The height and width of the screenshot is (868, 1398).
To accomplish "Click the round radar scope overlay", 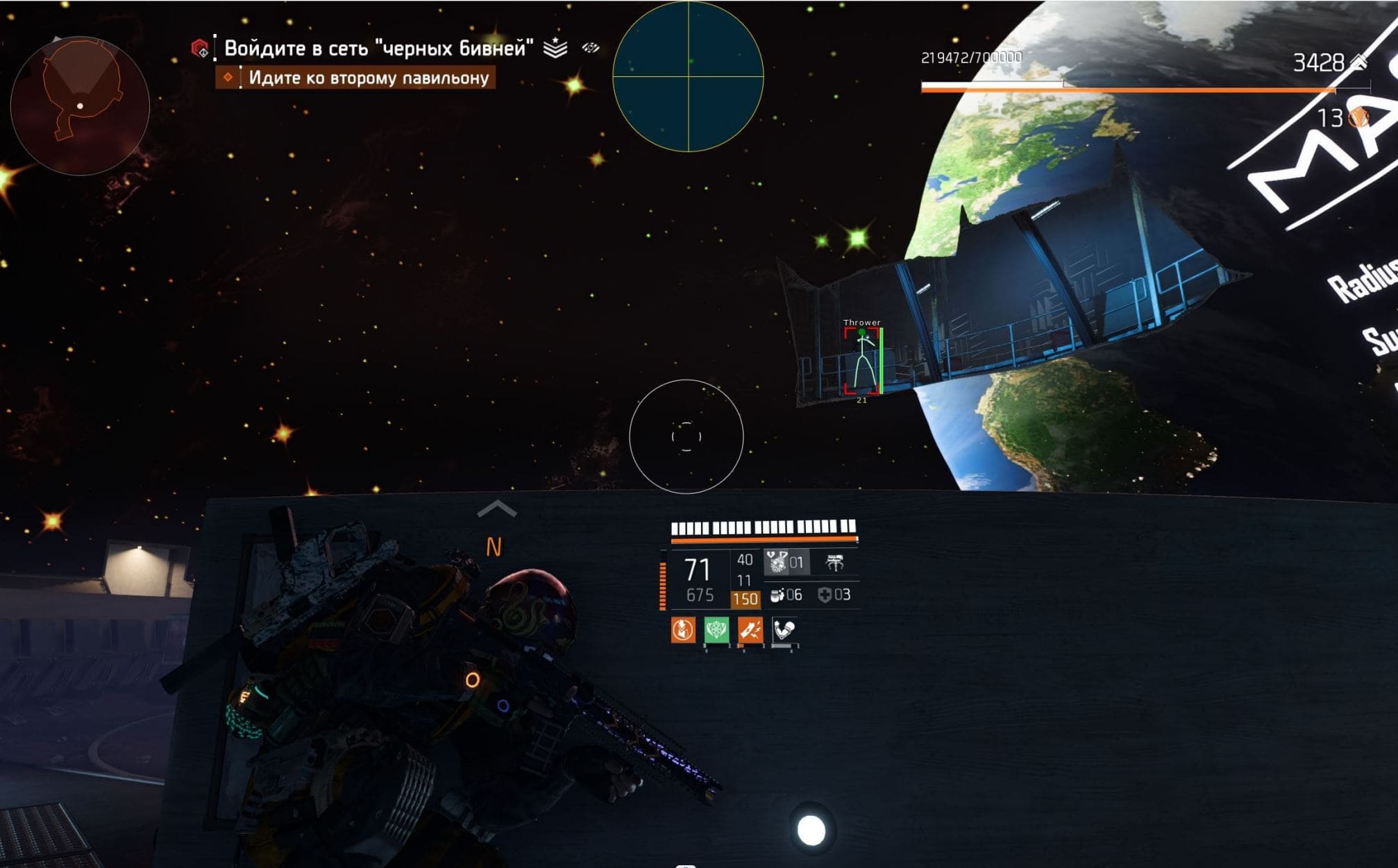I will tap(688, 76).
